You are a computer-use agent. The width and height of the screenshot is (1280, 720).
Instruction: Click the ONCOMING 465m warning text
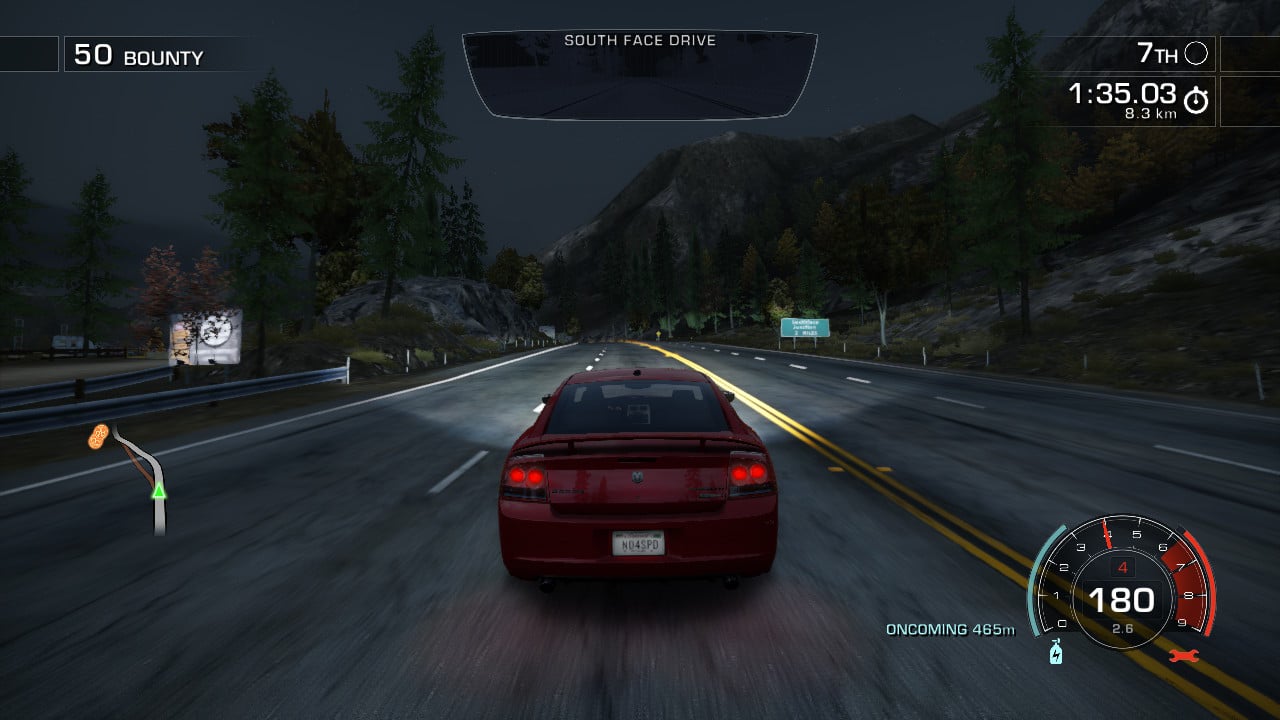(949, 630)
